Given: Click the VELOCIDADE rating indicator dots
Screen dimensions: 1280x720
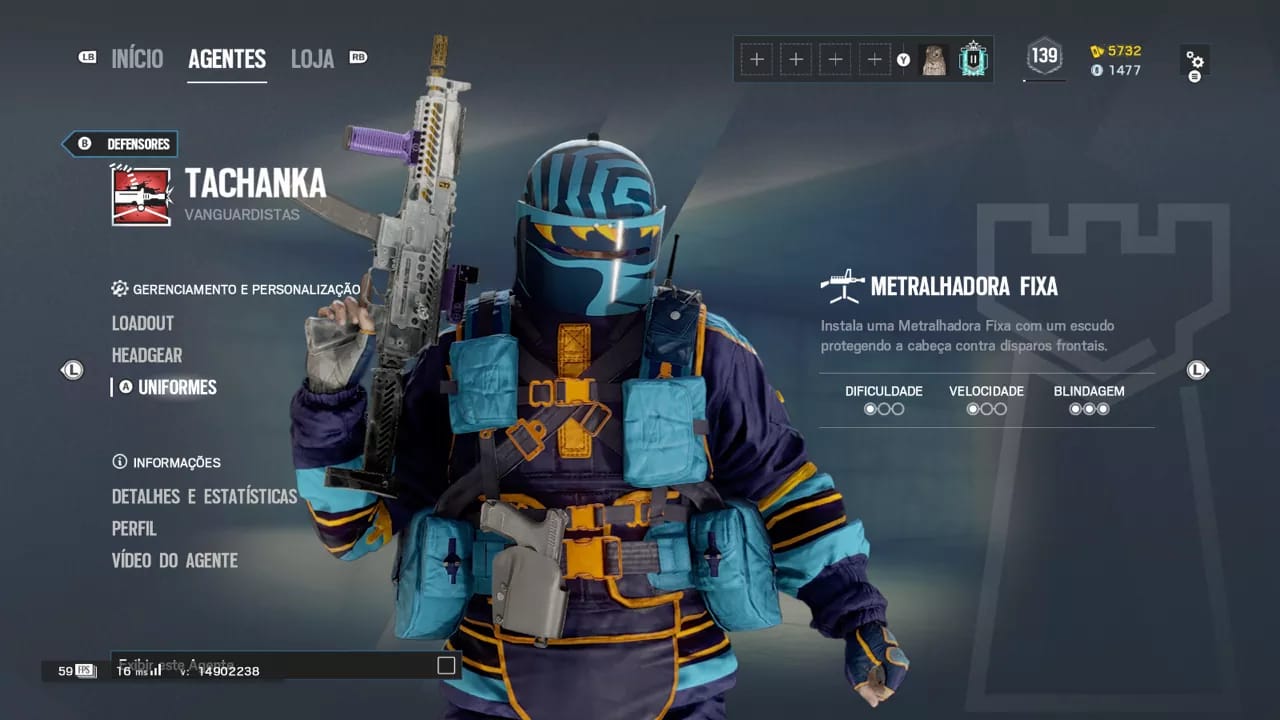Looking at the screenshot, I should pyautogui.click(x=985, y=408).
